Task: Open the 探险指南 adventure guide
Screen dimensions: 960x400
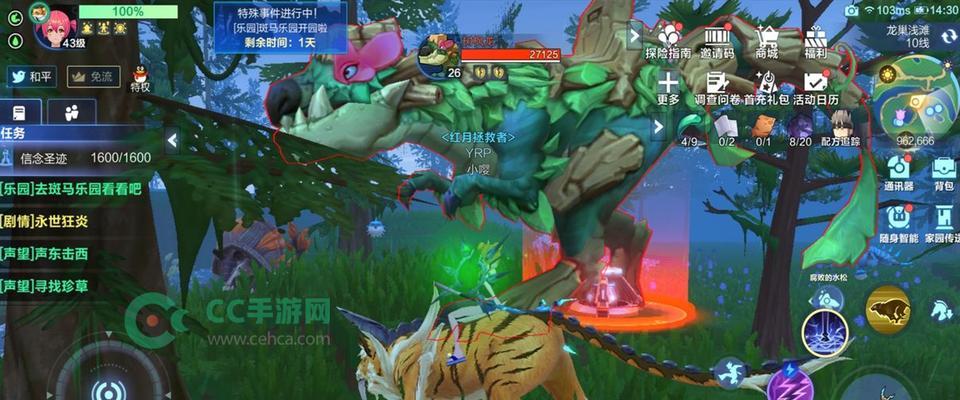Action: [668, 41]
